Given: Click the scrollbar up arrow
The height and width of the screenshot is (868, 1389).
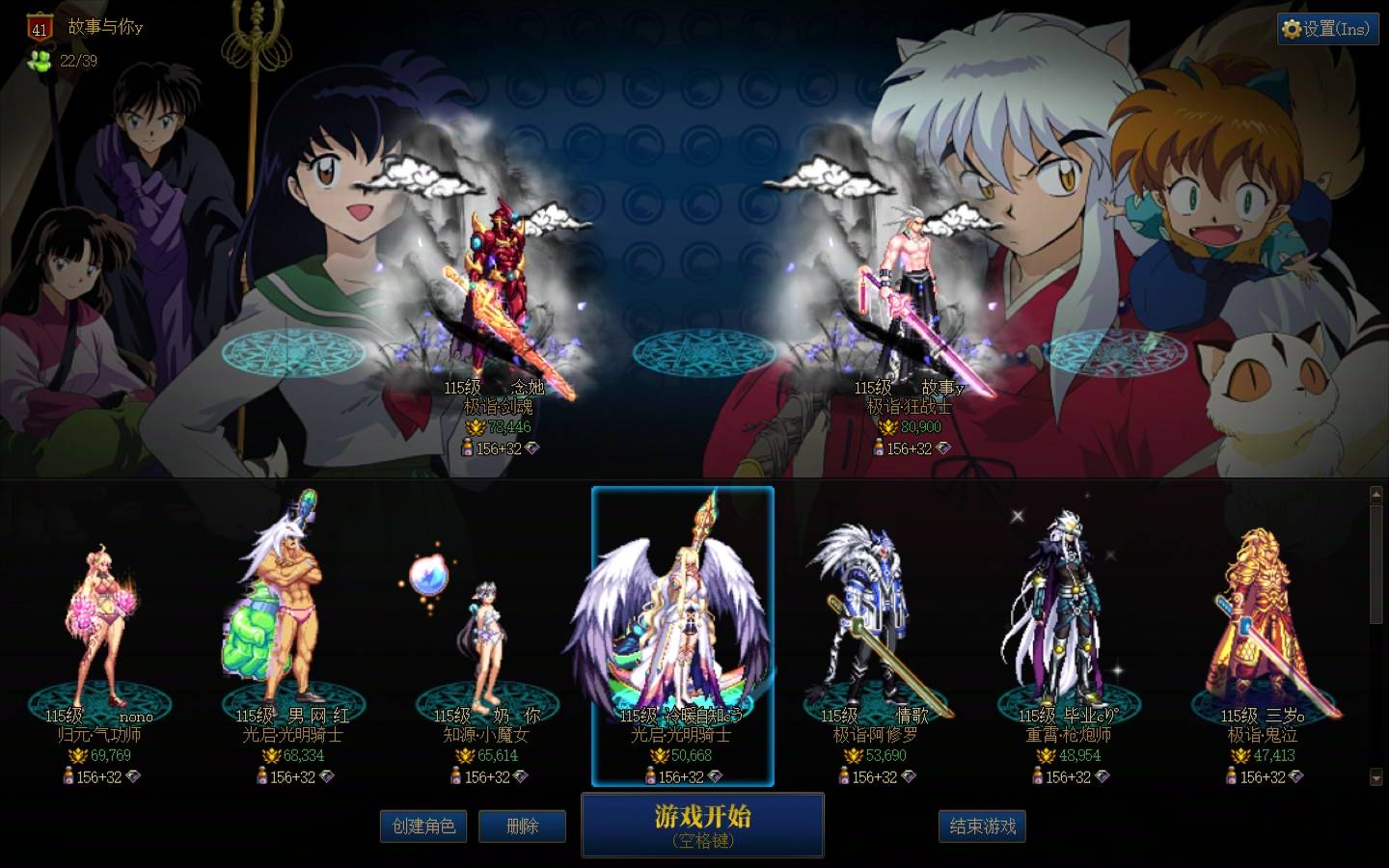Looking at the screenshot, I should pos(1375,493).
